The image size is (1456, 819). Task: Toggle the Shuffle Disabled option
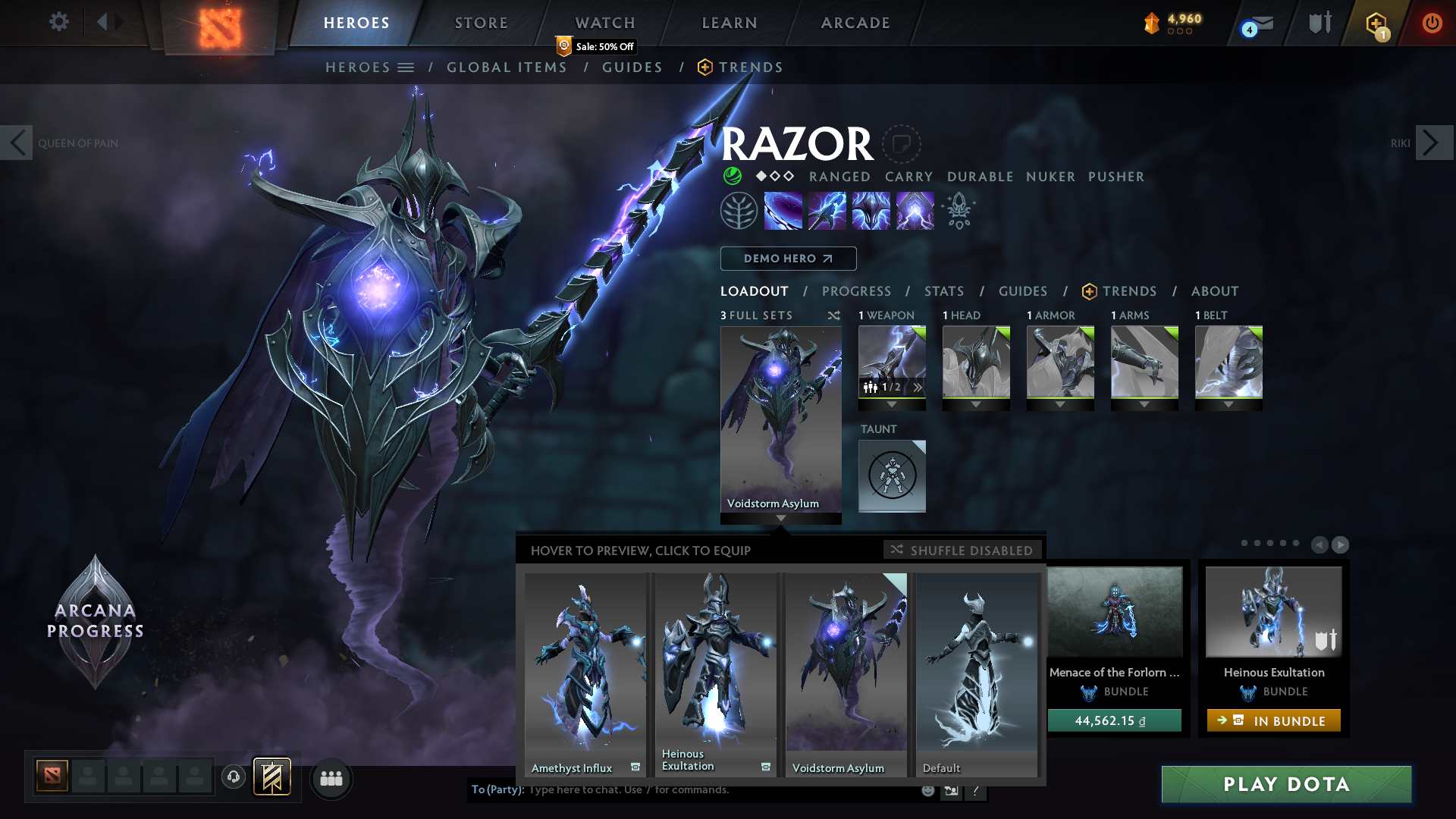(x=963, y=550)
